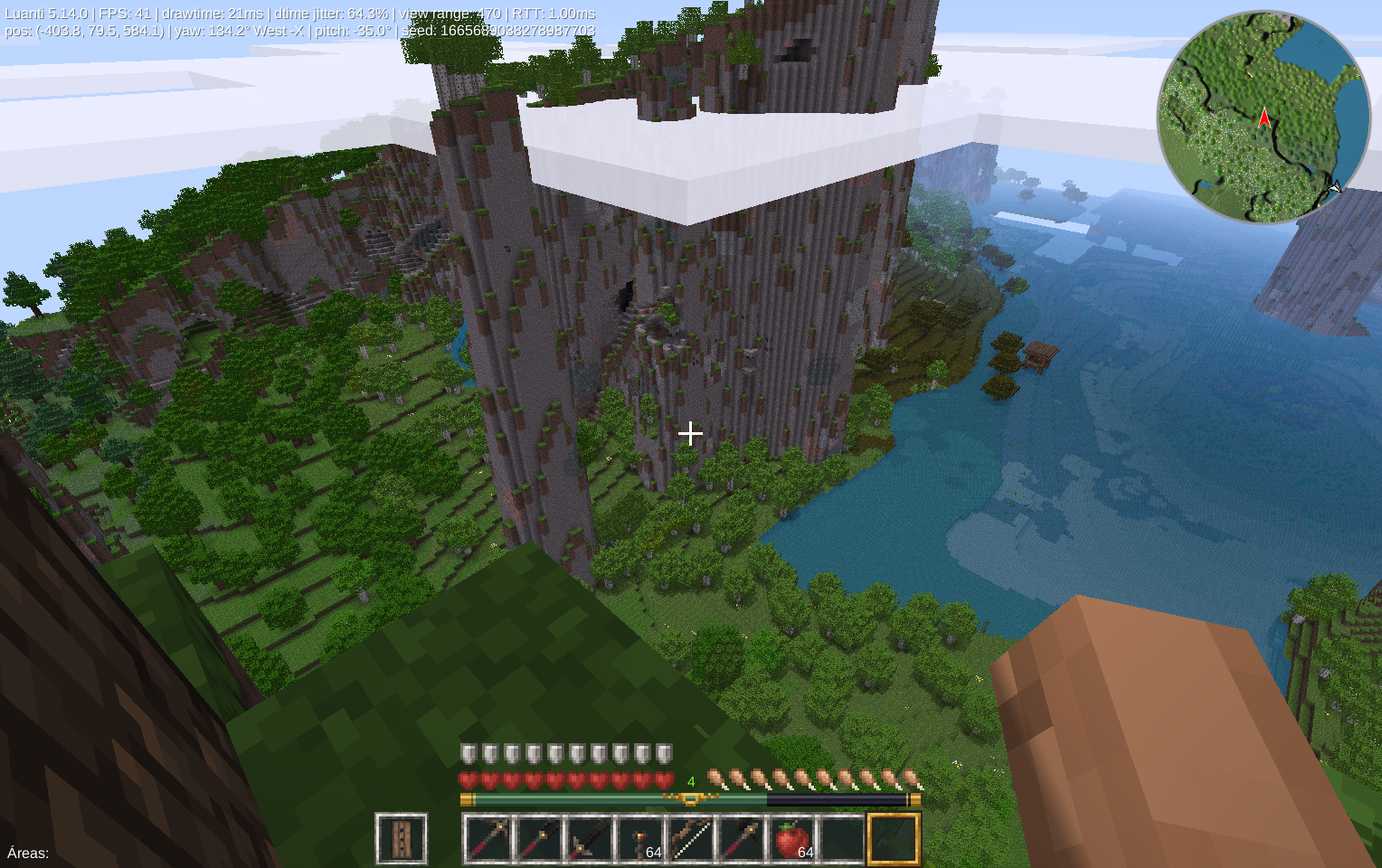Click the white player marker on the minimap
1382x868 pixels.
coord(1336,189)
